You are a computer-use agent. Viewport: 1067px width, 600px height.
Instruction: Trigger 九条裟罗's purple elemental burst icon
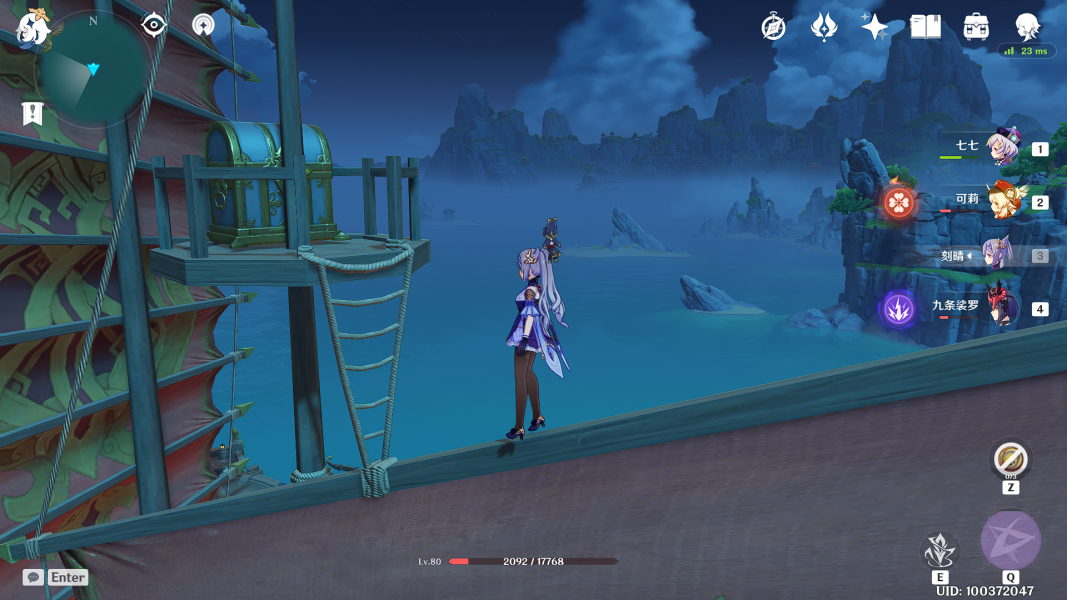coord(898,308)
